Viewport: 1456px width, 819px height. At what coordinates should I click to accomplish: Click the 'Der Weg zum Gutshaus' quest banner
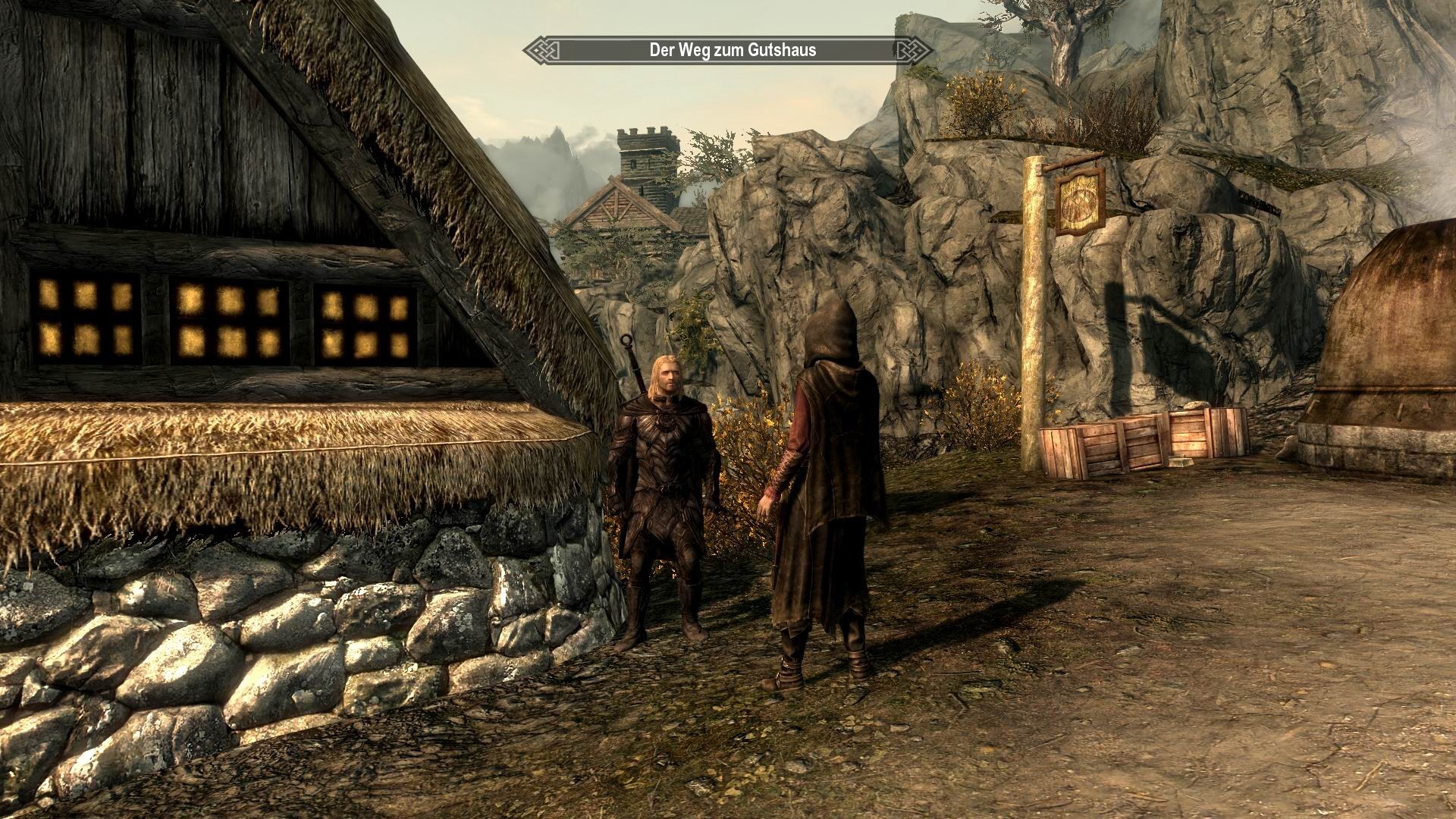[x=727, y=50]
